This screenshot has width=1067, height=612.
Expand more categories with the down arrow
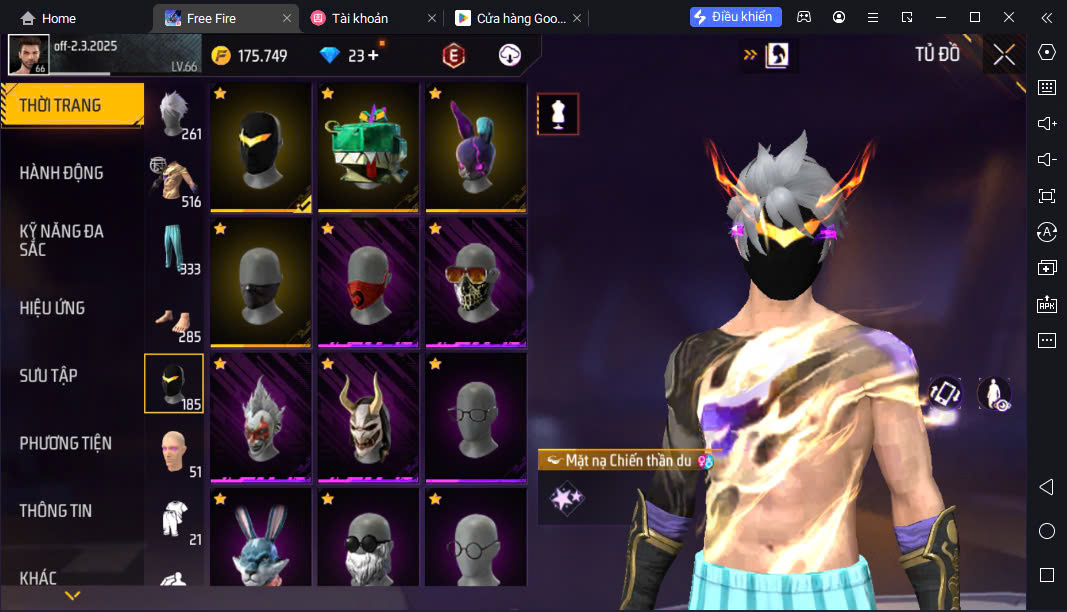72,596
